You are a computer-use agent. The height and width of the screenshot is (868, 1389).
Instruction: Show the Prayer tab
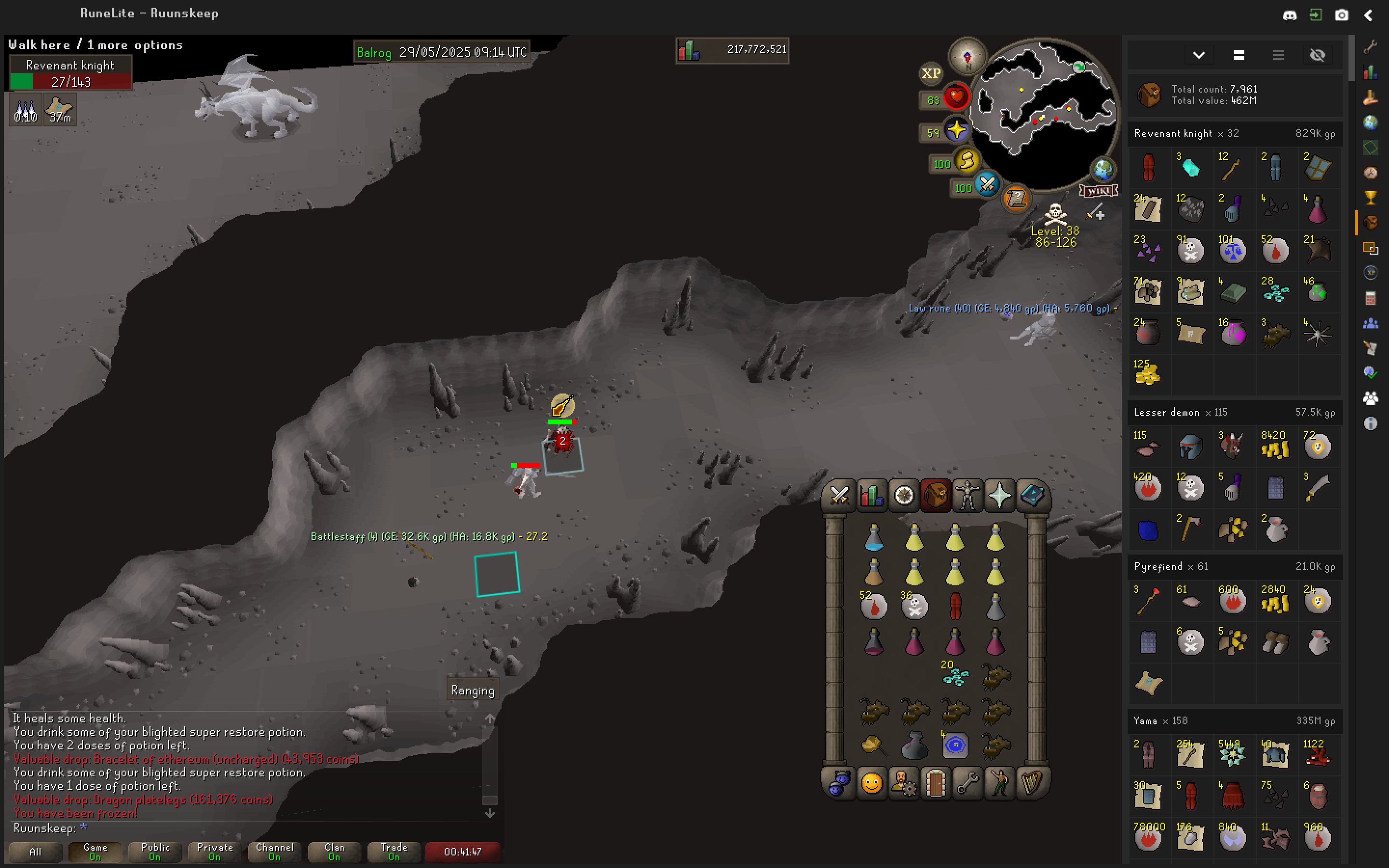click(x=999, y=495)
